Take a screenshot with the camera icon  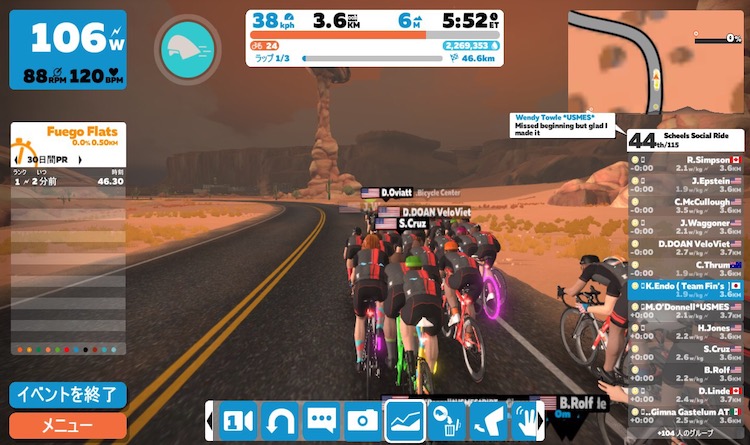363,421
